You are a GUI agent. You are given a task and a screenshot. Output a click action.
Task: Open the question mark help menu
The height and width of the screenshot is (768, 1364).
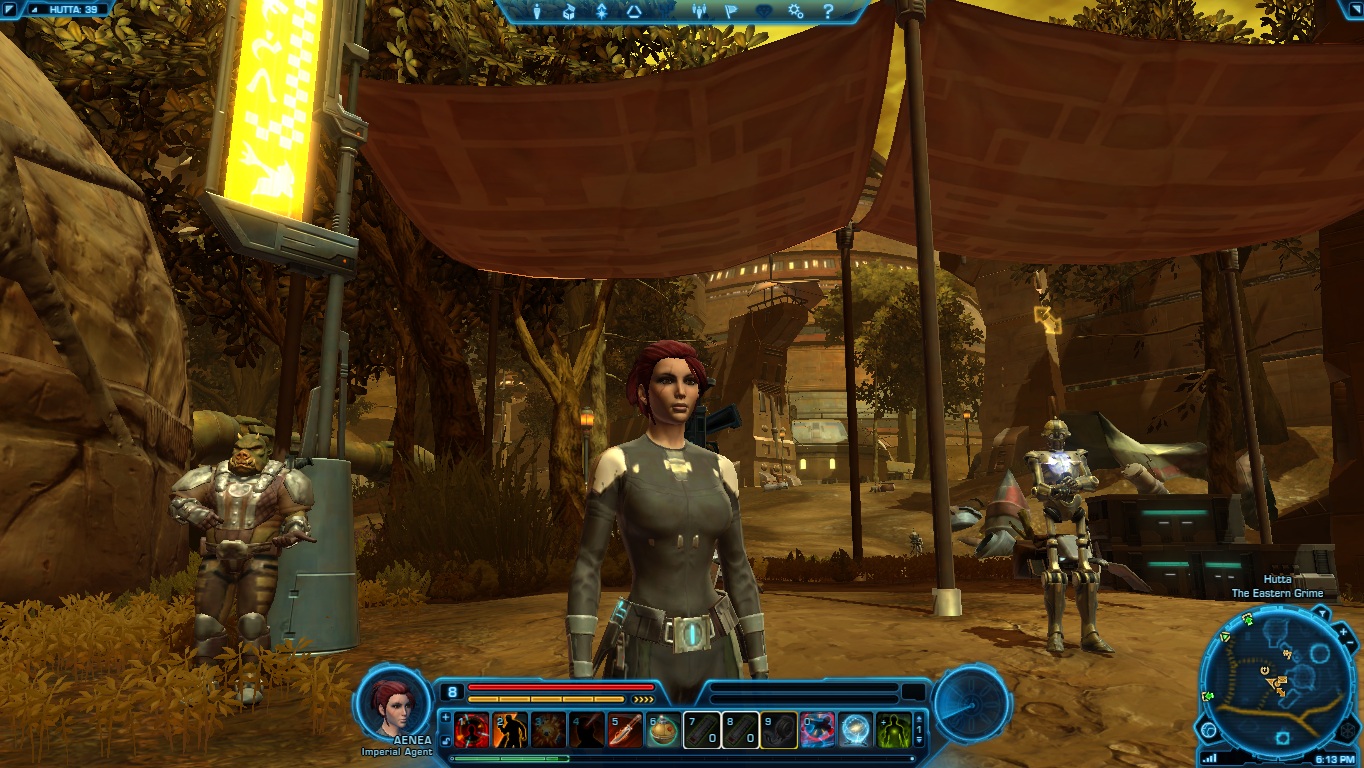point(828,12)
